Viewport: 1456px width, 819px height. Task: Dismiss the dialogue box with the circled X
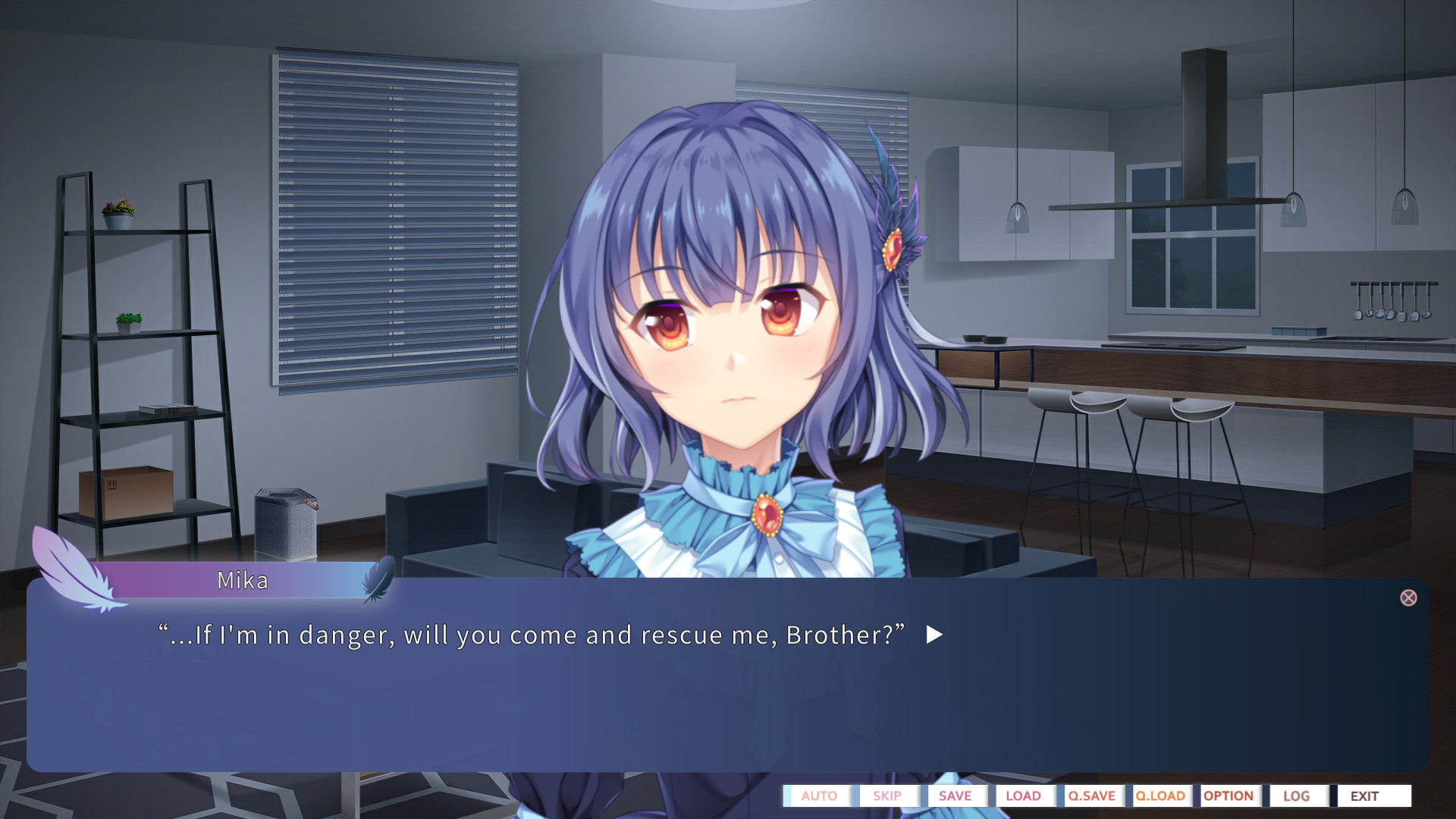tap(1409, 598)
